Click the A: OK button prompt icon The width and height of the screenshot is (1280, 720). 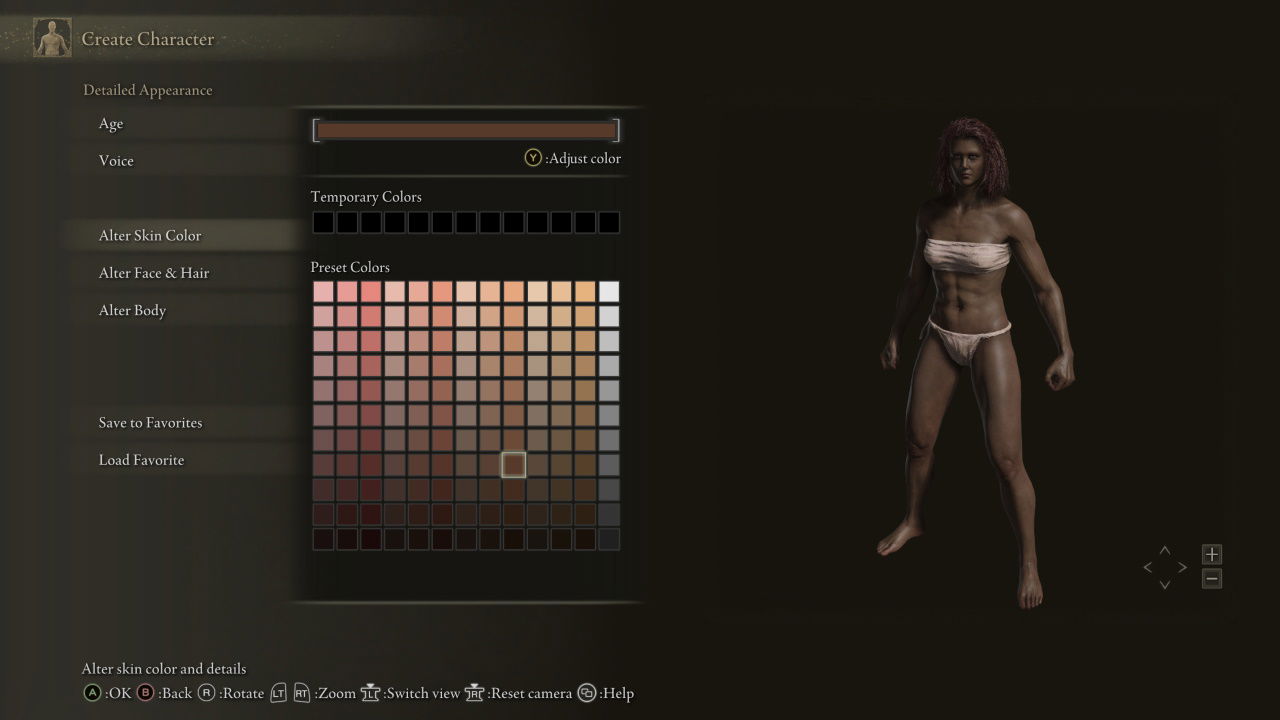(95, 692)
